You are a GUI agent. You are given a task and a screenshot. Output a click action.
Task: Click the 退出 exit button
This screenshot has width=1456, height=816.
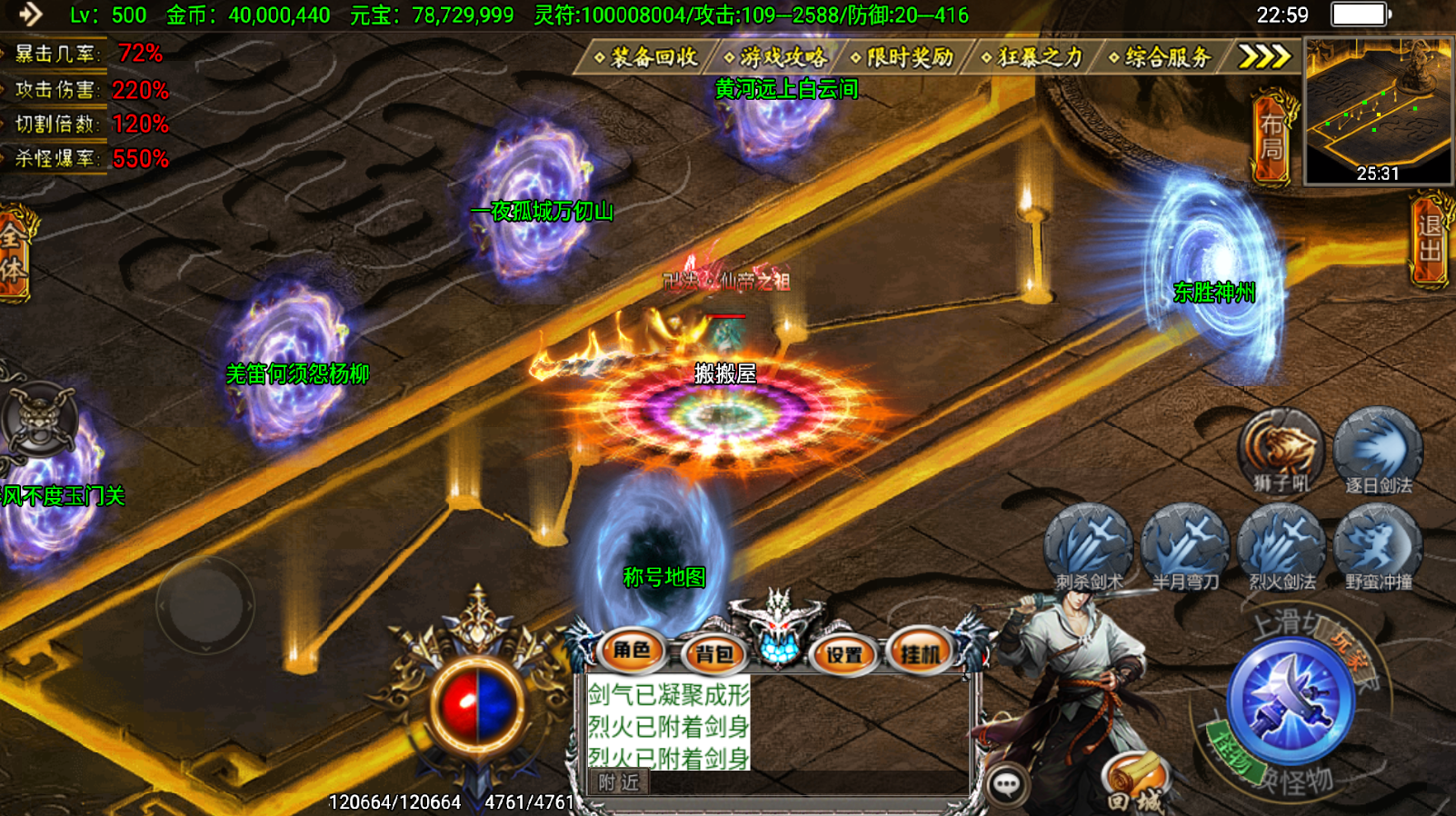click(x=1431, y=239)
